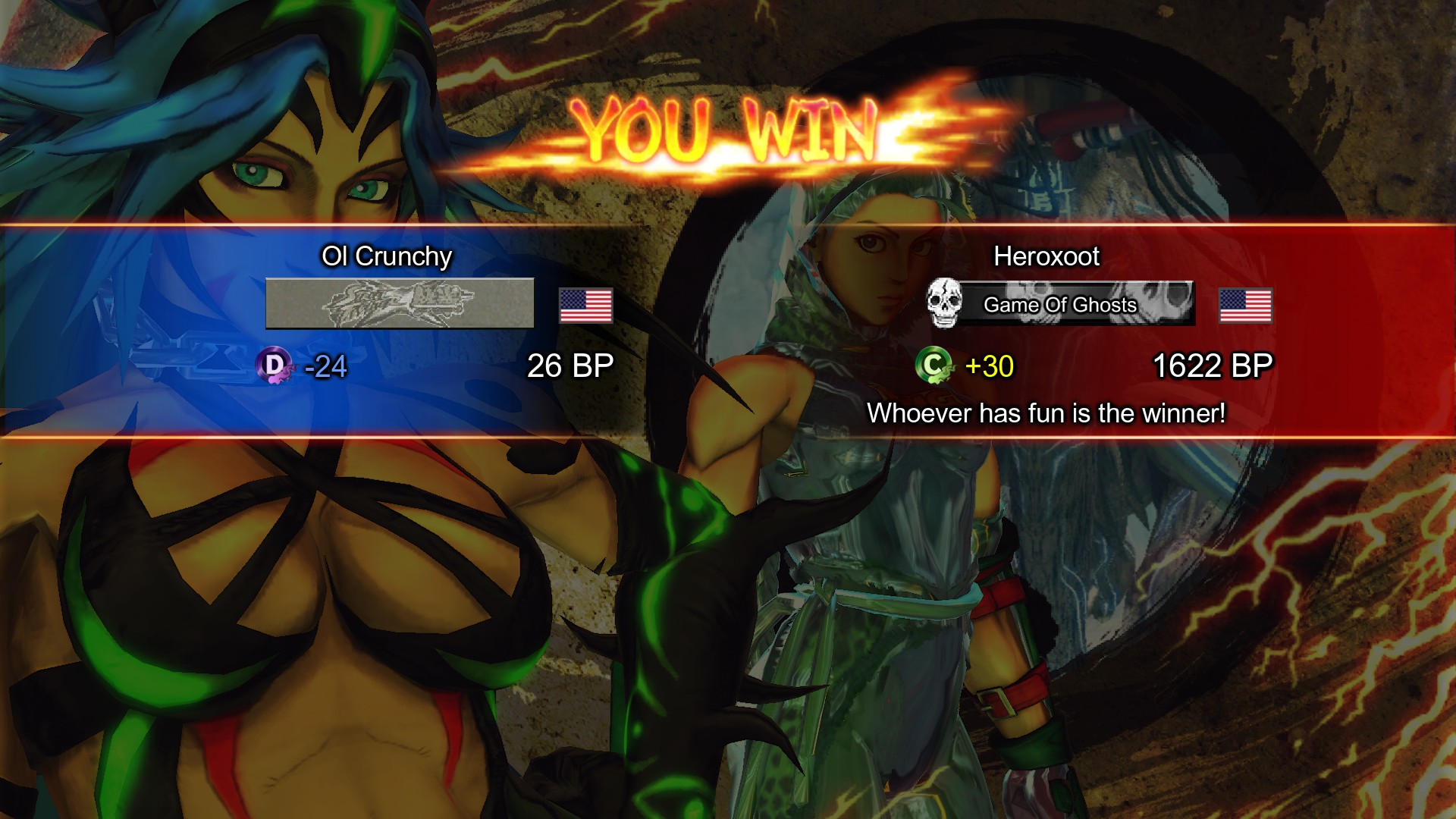
Task: Click the skull icon beside Game Of Ghosts
Action: 944,303
